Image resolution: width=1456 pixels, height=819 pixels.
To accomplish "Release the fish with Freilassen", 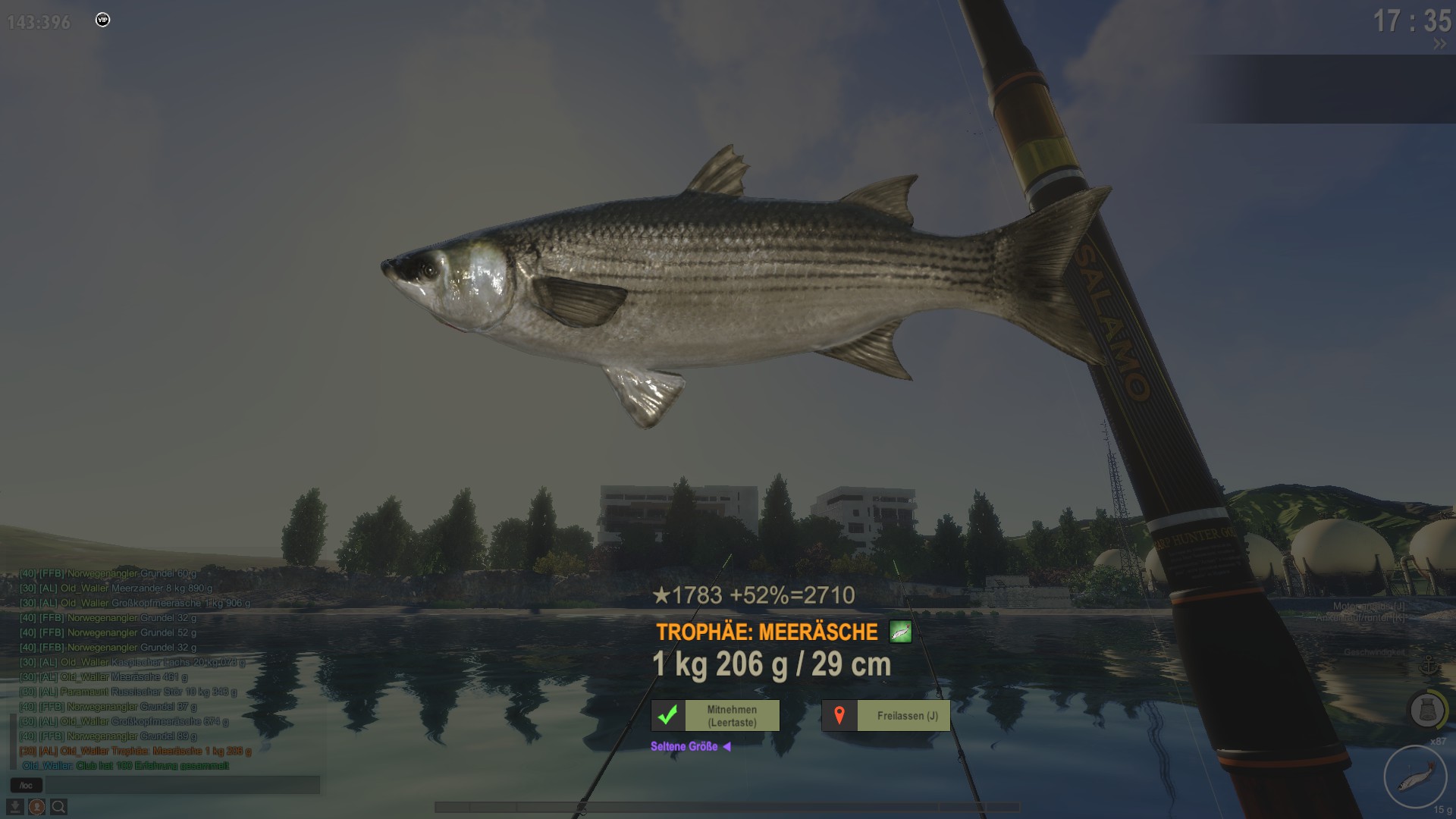I will tap(886, 716).
